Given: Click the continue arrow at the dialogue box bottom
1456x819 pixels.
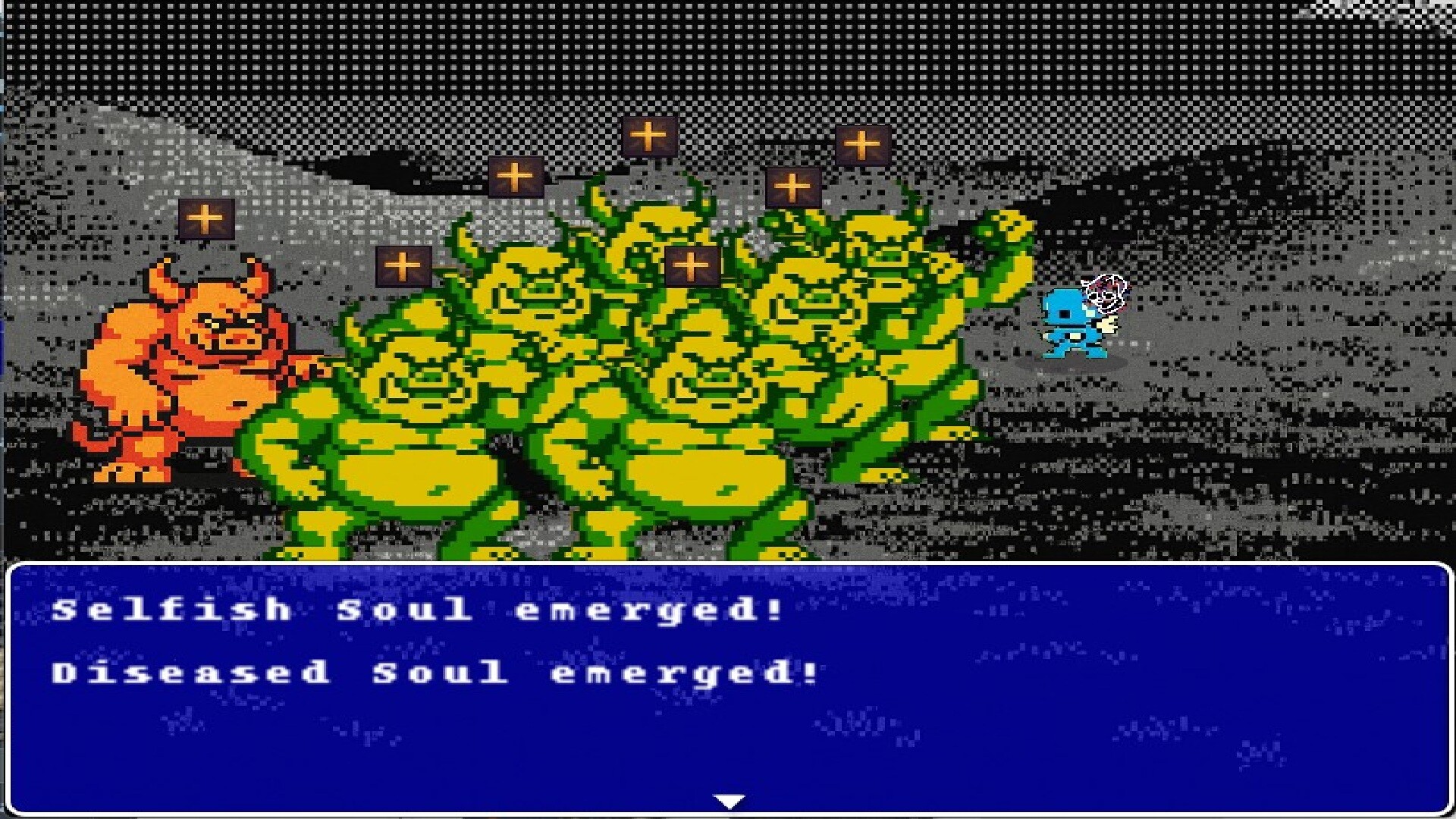Looking at the screenshot, I should (x=727, y=798).
